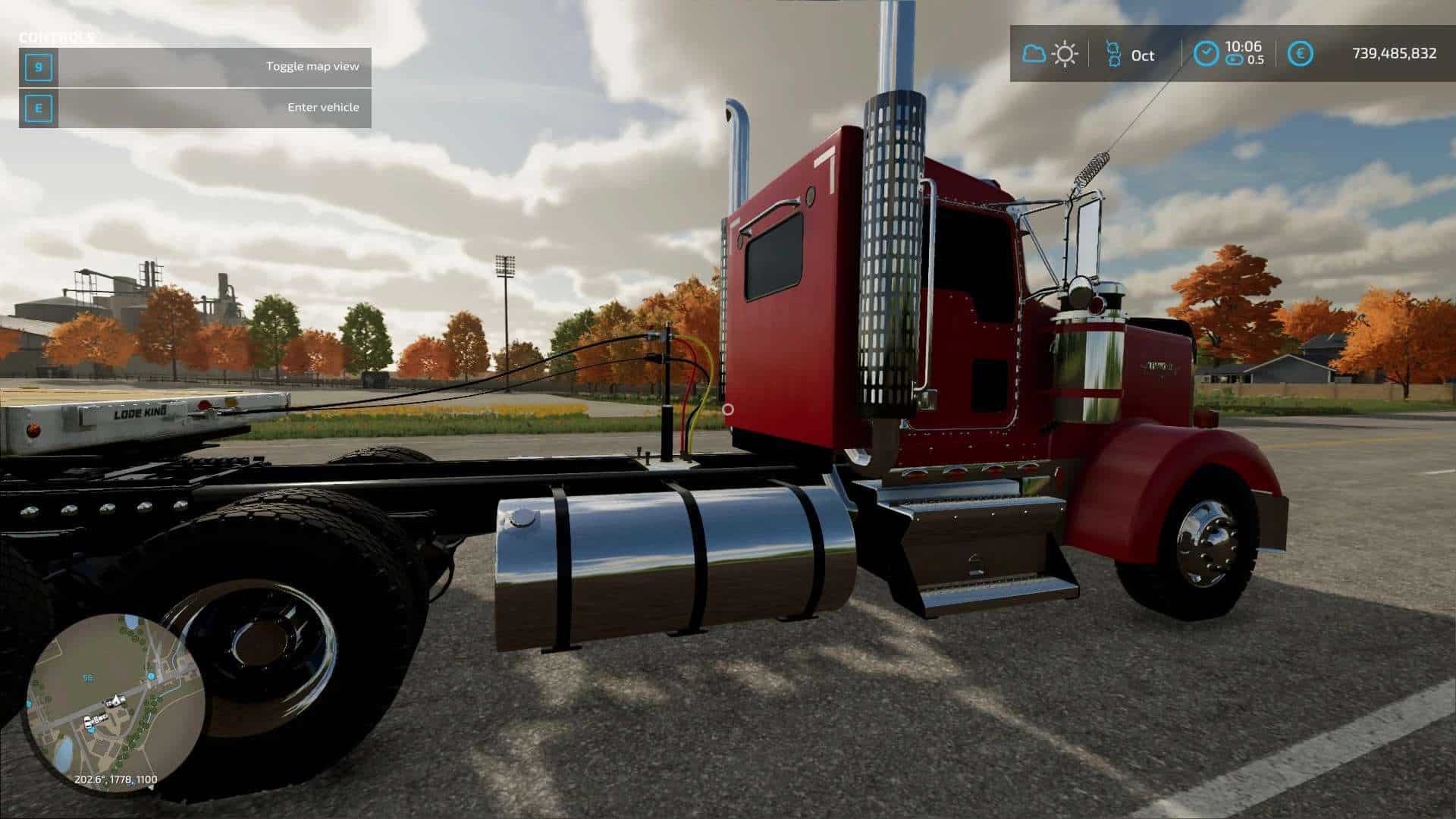This screenshot has height=819, width=1456.
Task: Click the euro currency icon
Action: [1301, 54]
